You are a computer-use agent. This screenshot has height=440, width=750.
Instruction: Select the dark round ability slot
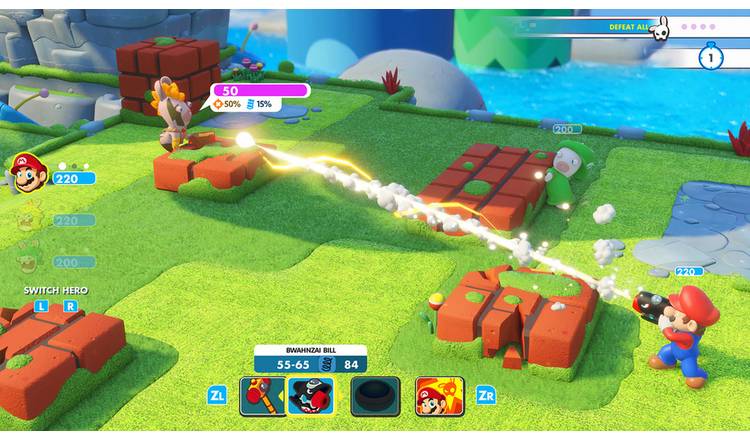click(375, 397)
